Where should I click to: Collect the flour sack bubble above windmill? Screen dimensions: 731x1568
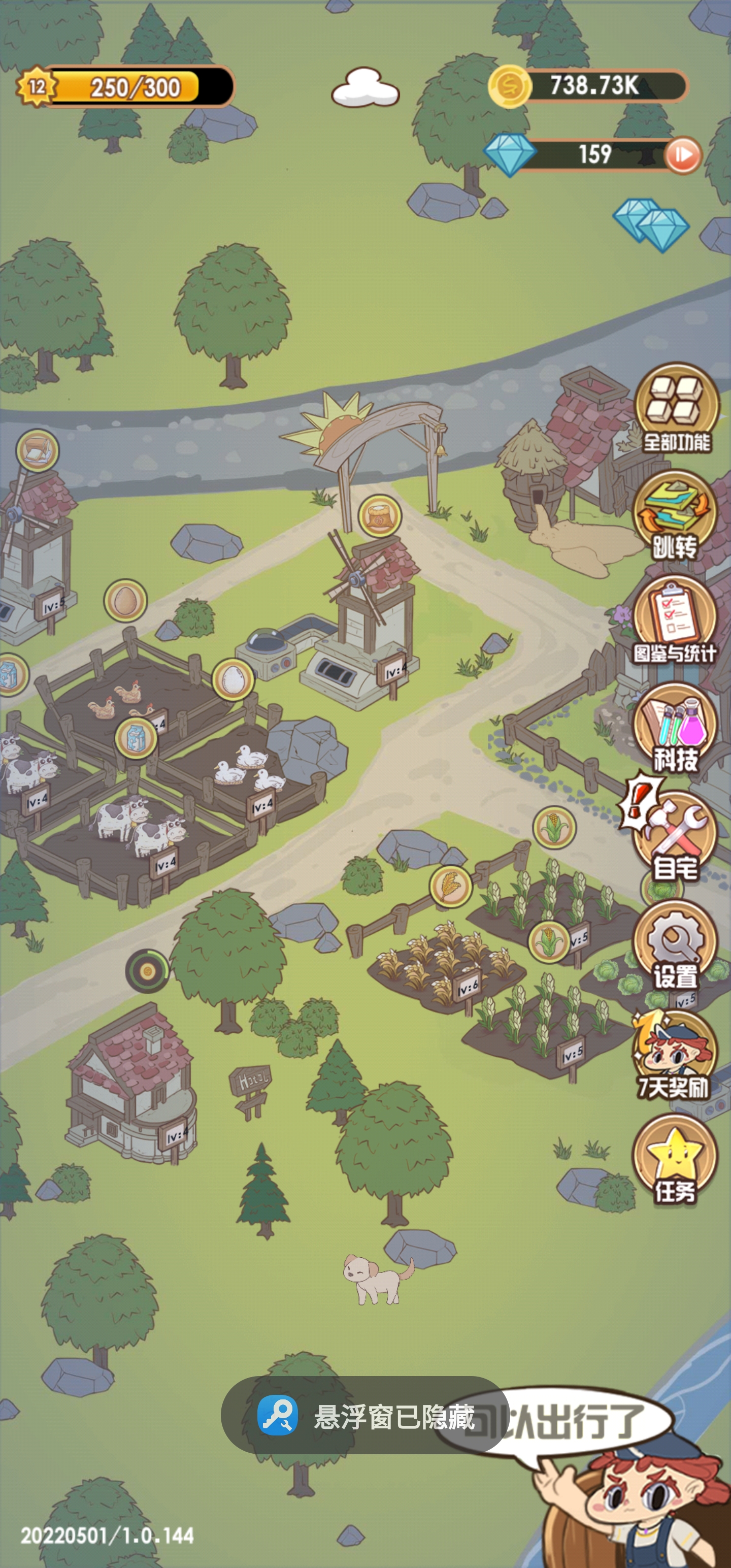click(380, 515)
